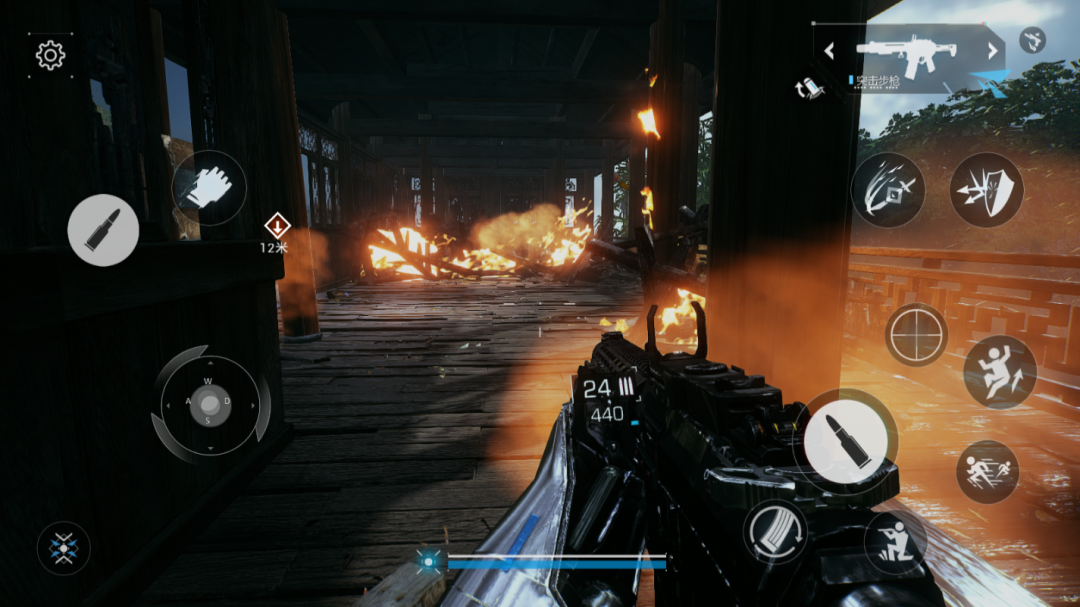Activate the shield deflect skill
The height and width of the screenshot is (607, 1080).
click(986, 189)
